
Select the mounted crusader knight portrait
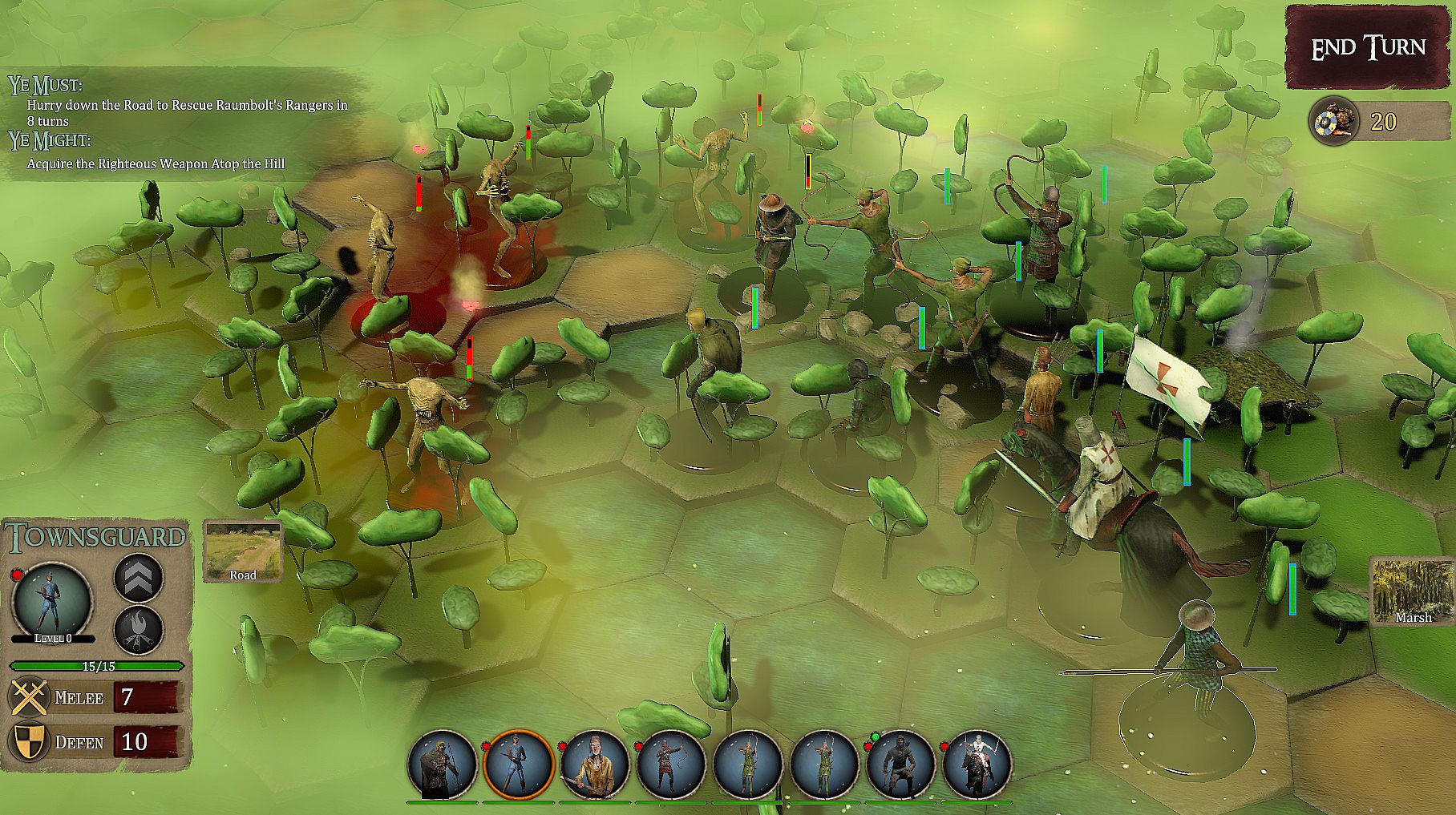click(976, 765)
